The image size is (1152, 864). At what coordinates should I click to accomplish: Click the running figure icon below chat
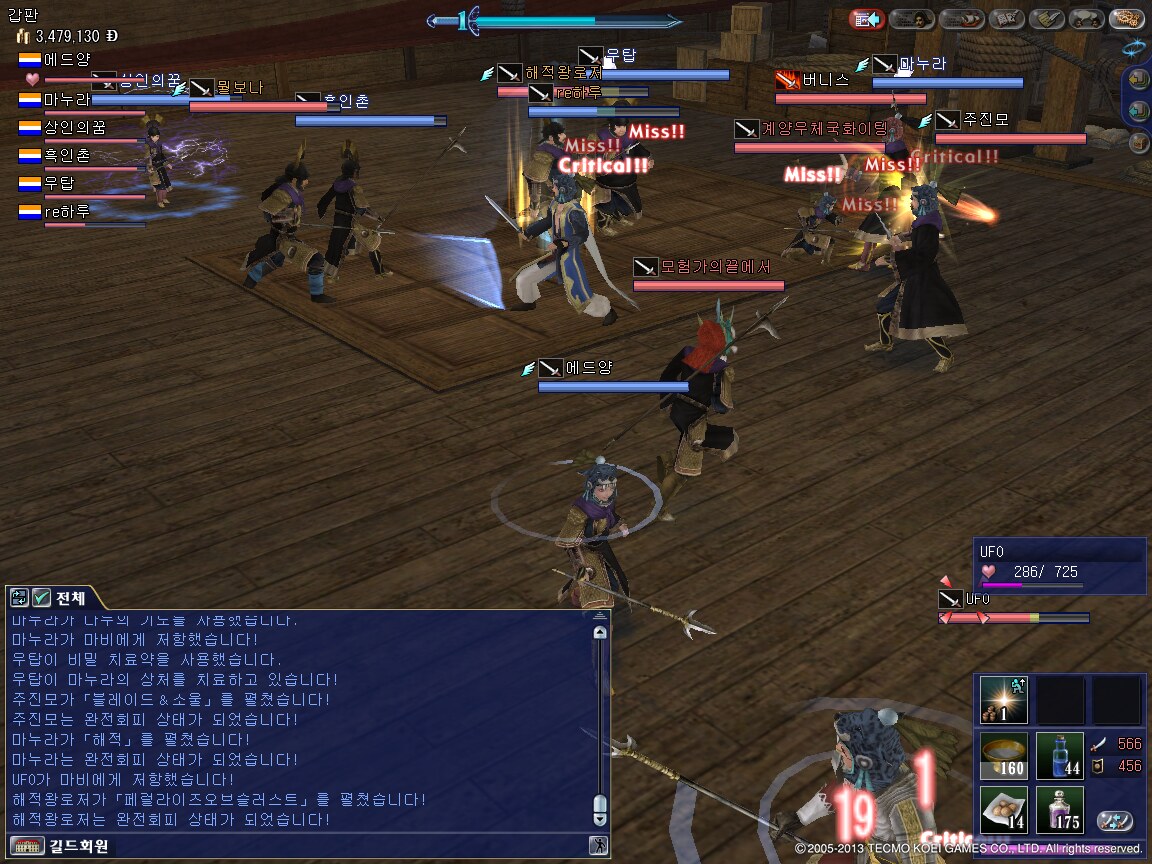[599, 845]
